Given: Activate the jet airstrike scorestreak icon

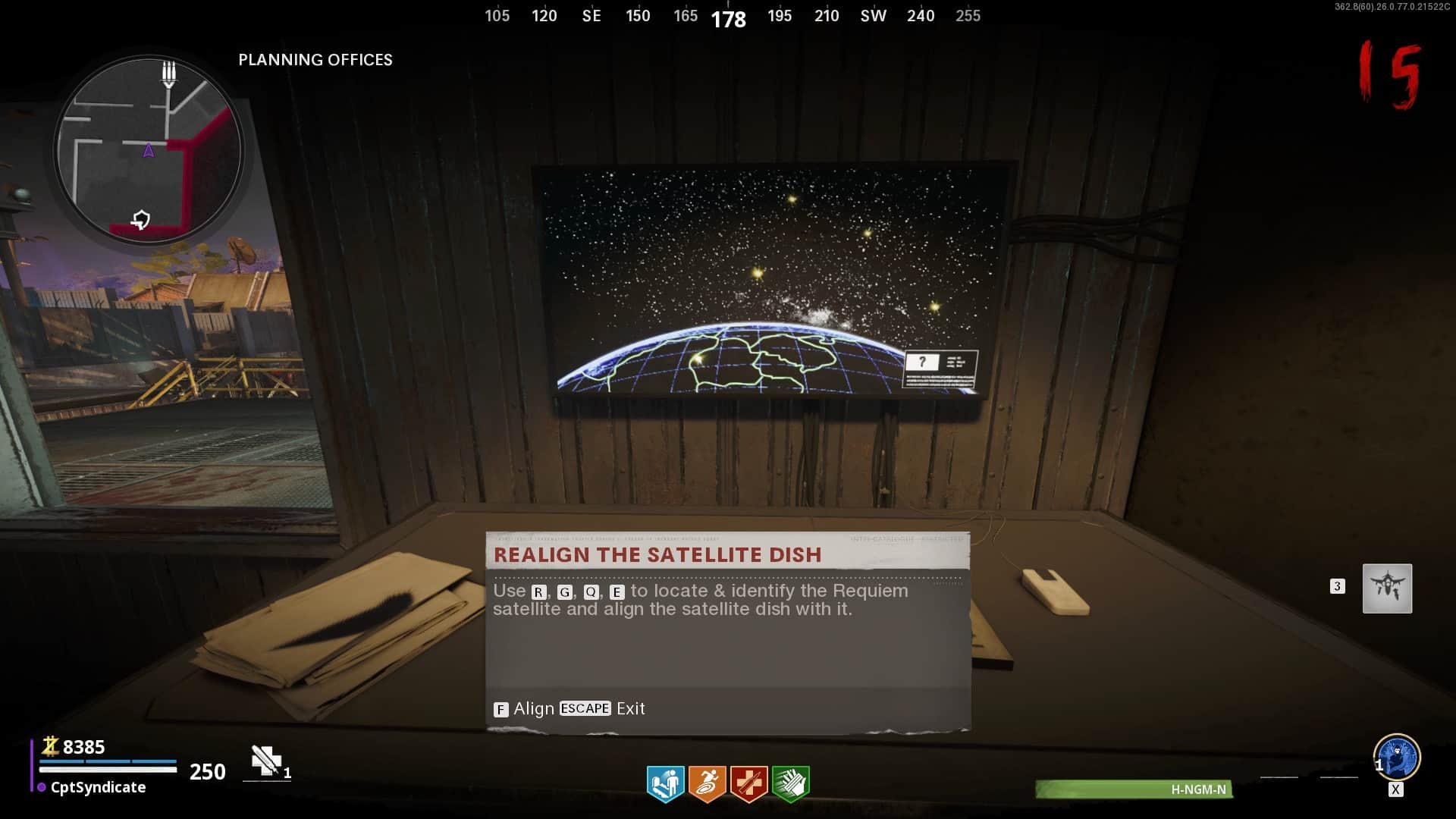Looking at the screenshot, I should [1387, 588].
